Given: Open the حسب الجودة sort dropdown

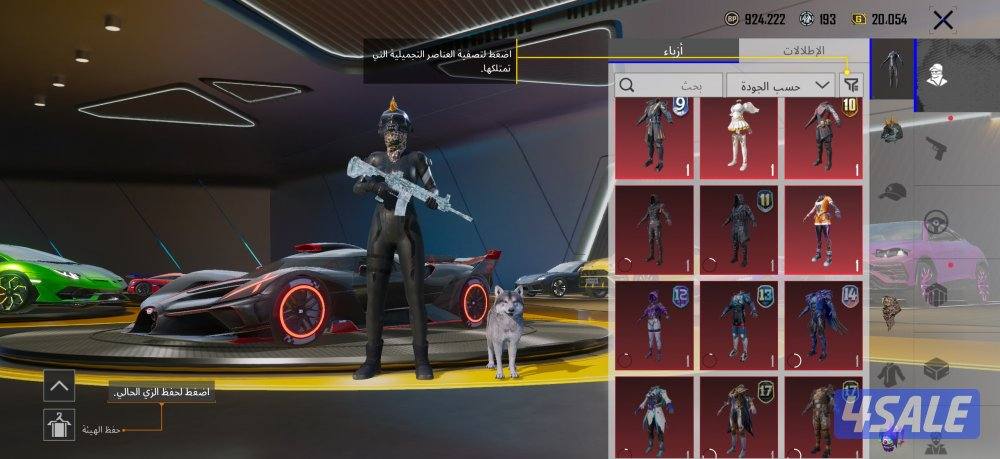Looking at the screenshot, I should (780, 85).
